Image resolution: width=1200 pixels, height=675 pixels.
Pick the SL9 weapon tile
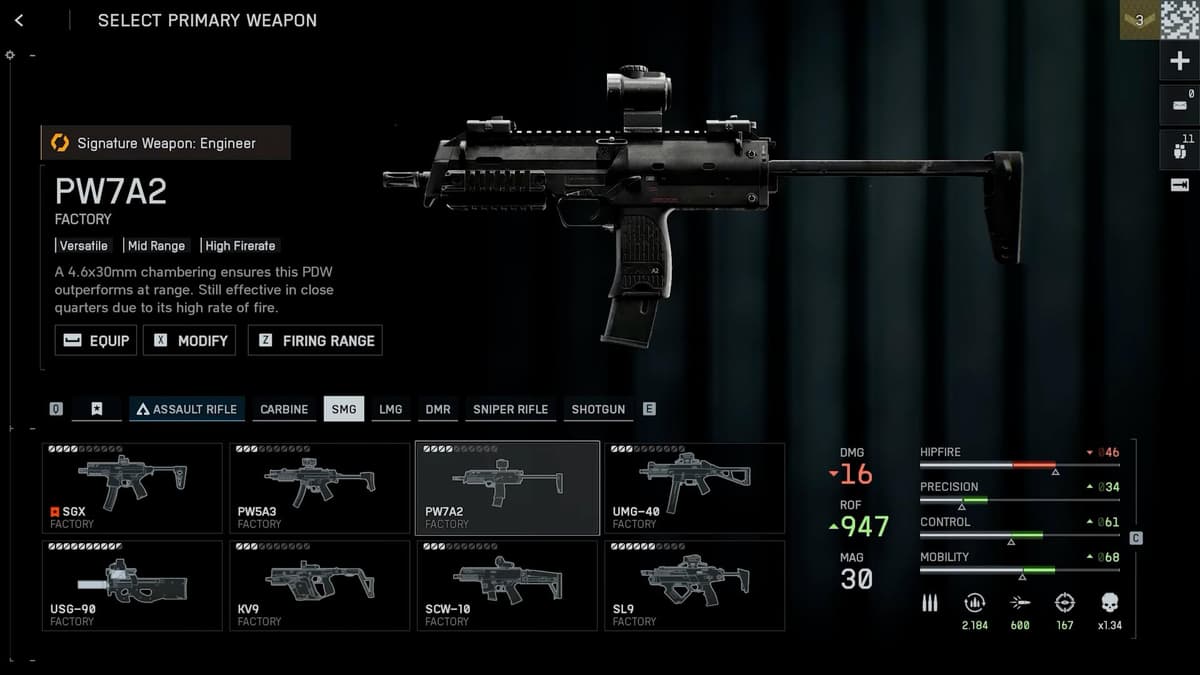694,585
